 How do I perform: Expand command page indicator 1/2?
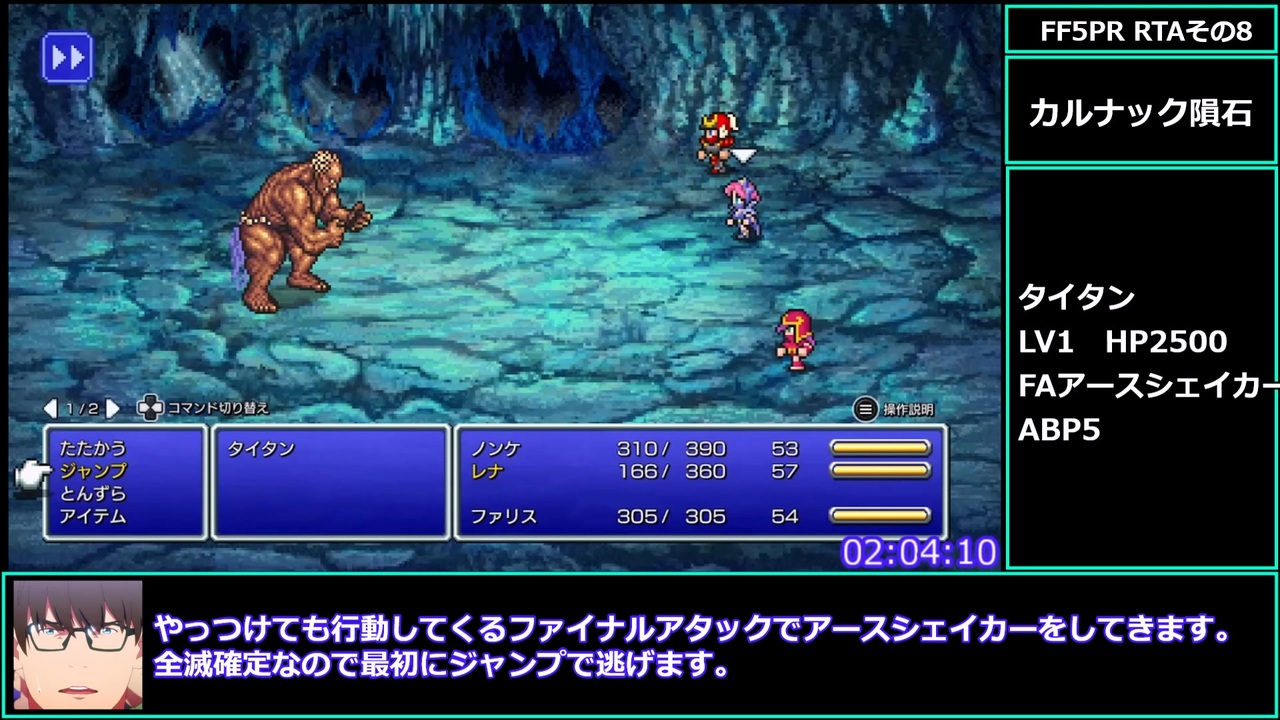[x=80, y=409]
